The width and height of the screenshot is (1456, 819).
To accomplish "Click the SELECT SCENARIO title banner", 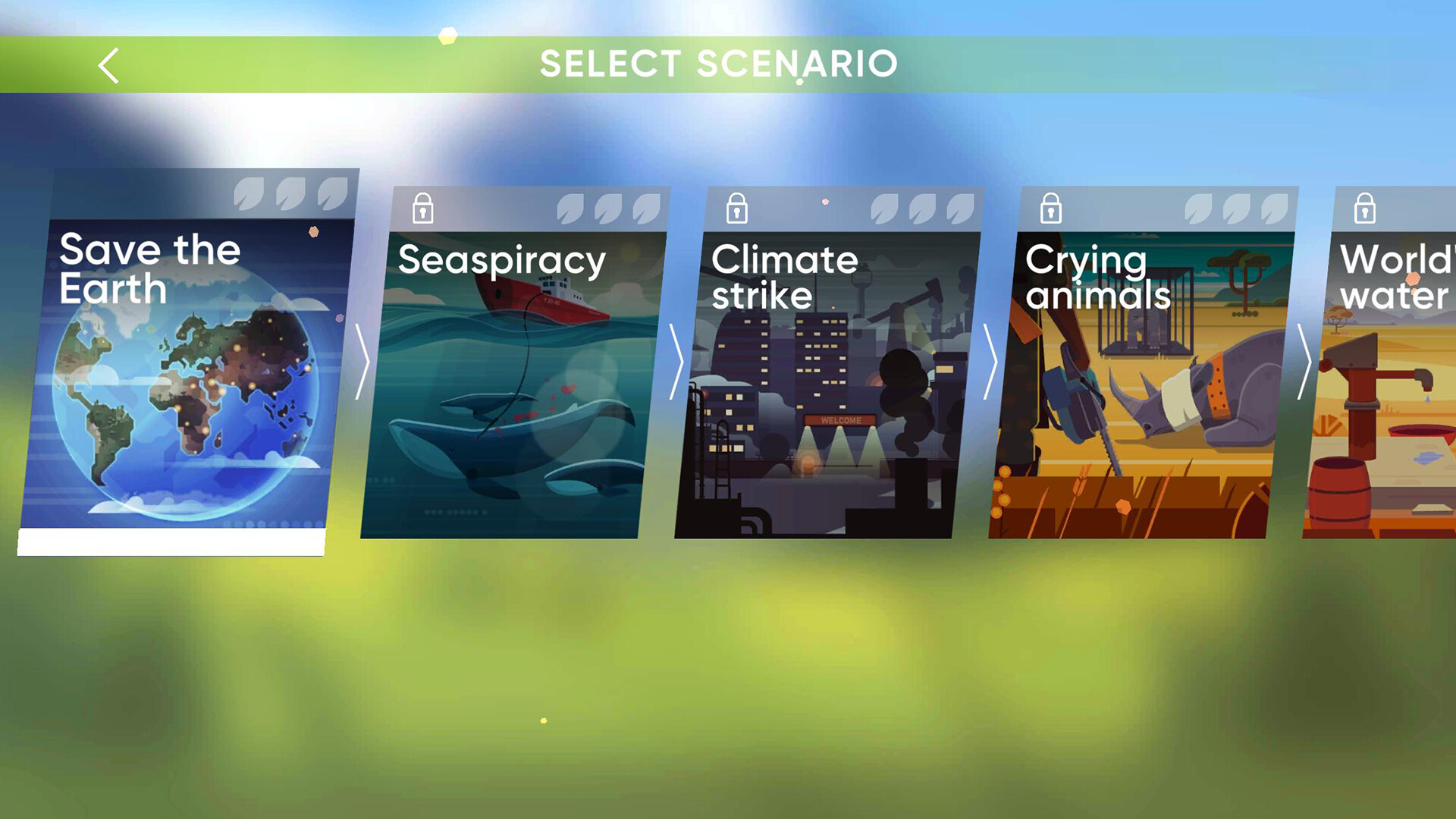I will coord(718,64).
